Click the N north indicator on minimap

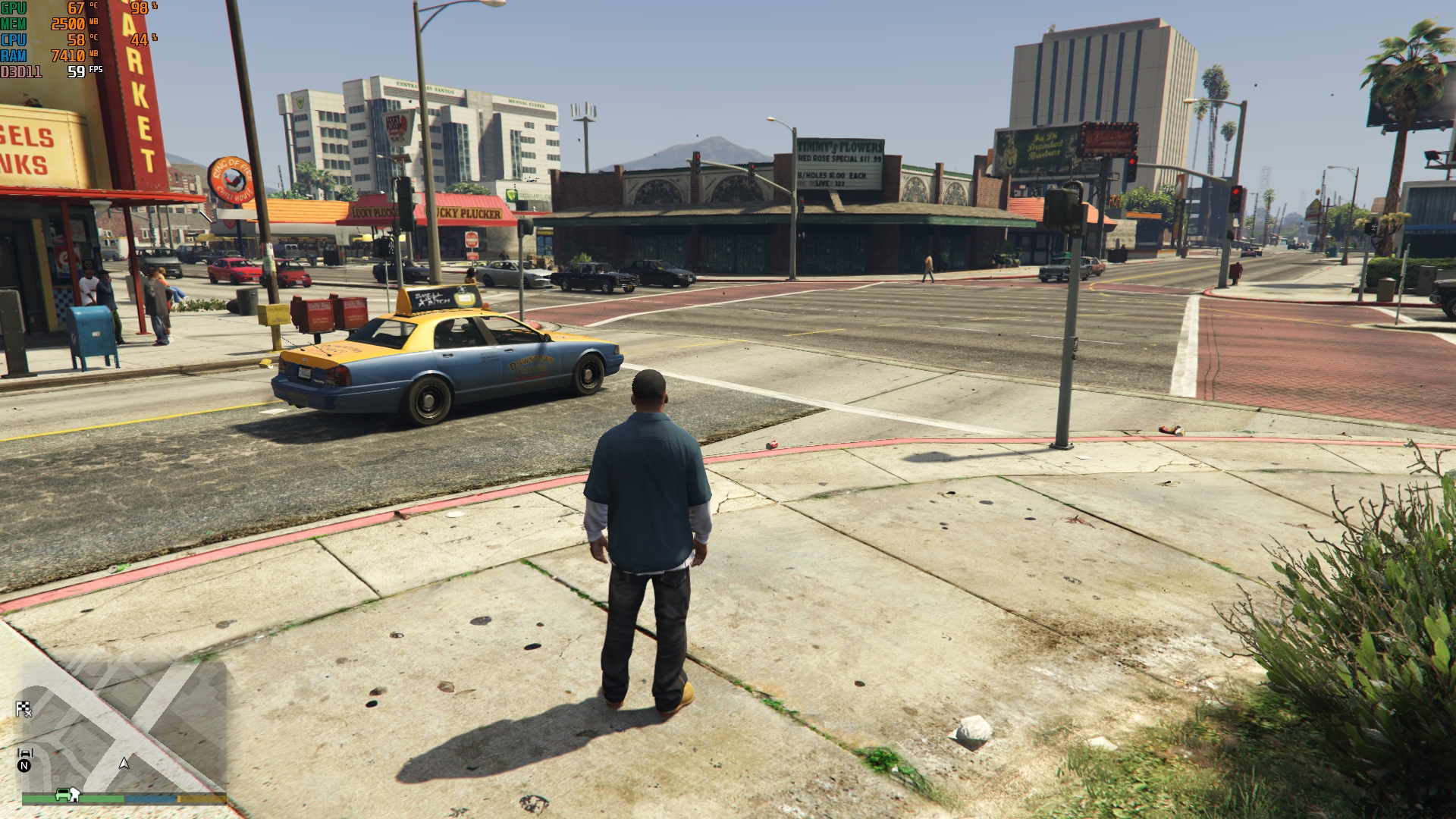click(x=25, y=766)
